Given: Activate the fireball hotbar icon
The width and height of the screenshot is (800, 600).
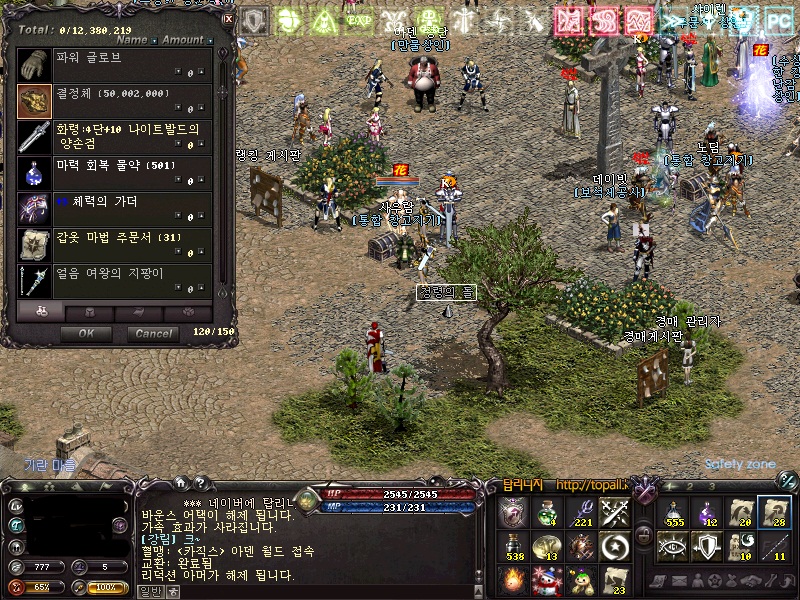Looking at the screenshot, I should click(x=512, y=580).
